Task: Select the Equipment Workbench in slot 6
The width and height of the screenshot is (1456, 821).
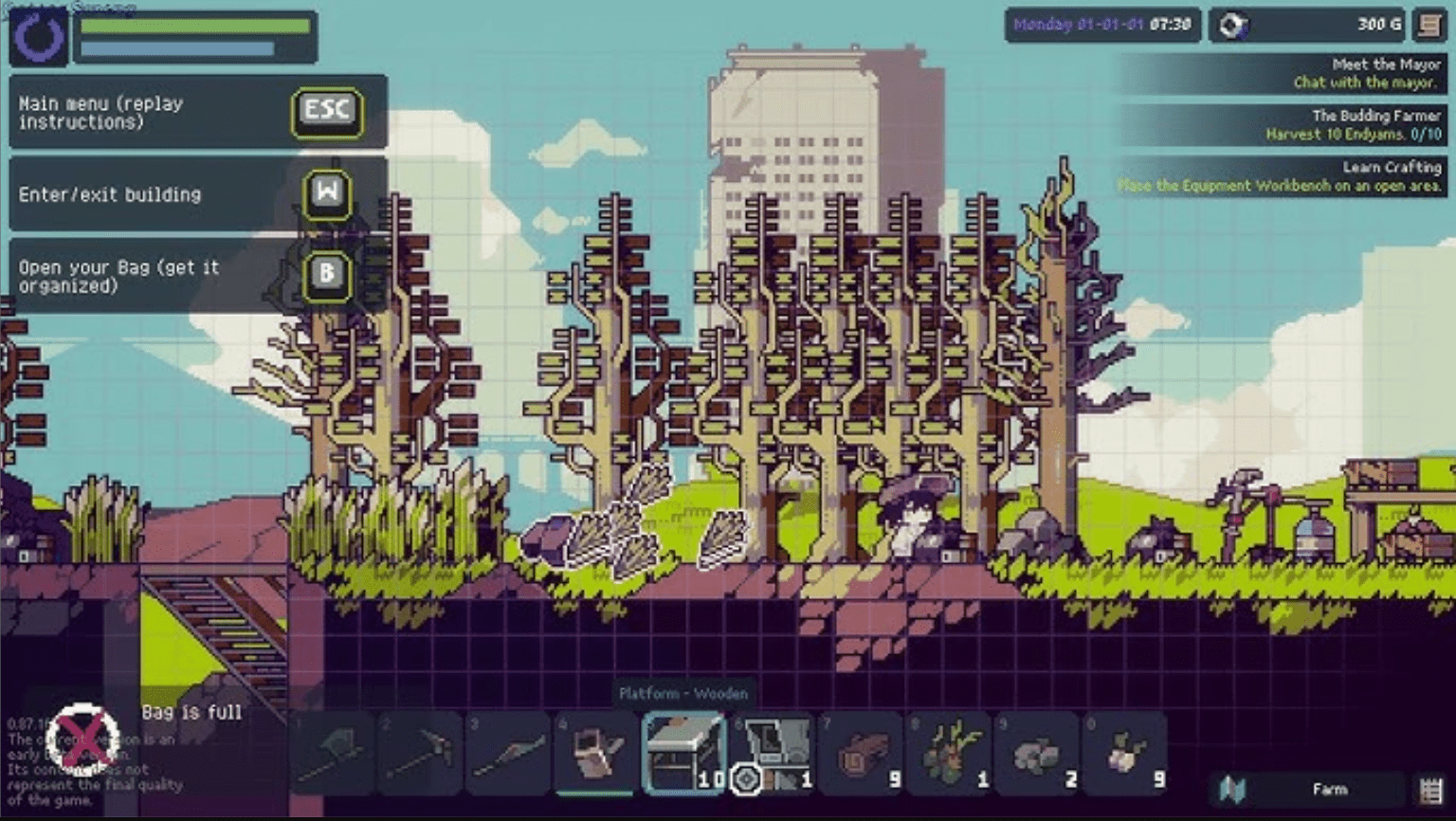Action: pyautogui.click(x=773, y=752)
